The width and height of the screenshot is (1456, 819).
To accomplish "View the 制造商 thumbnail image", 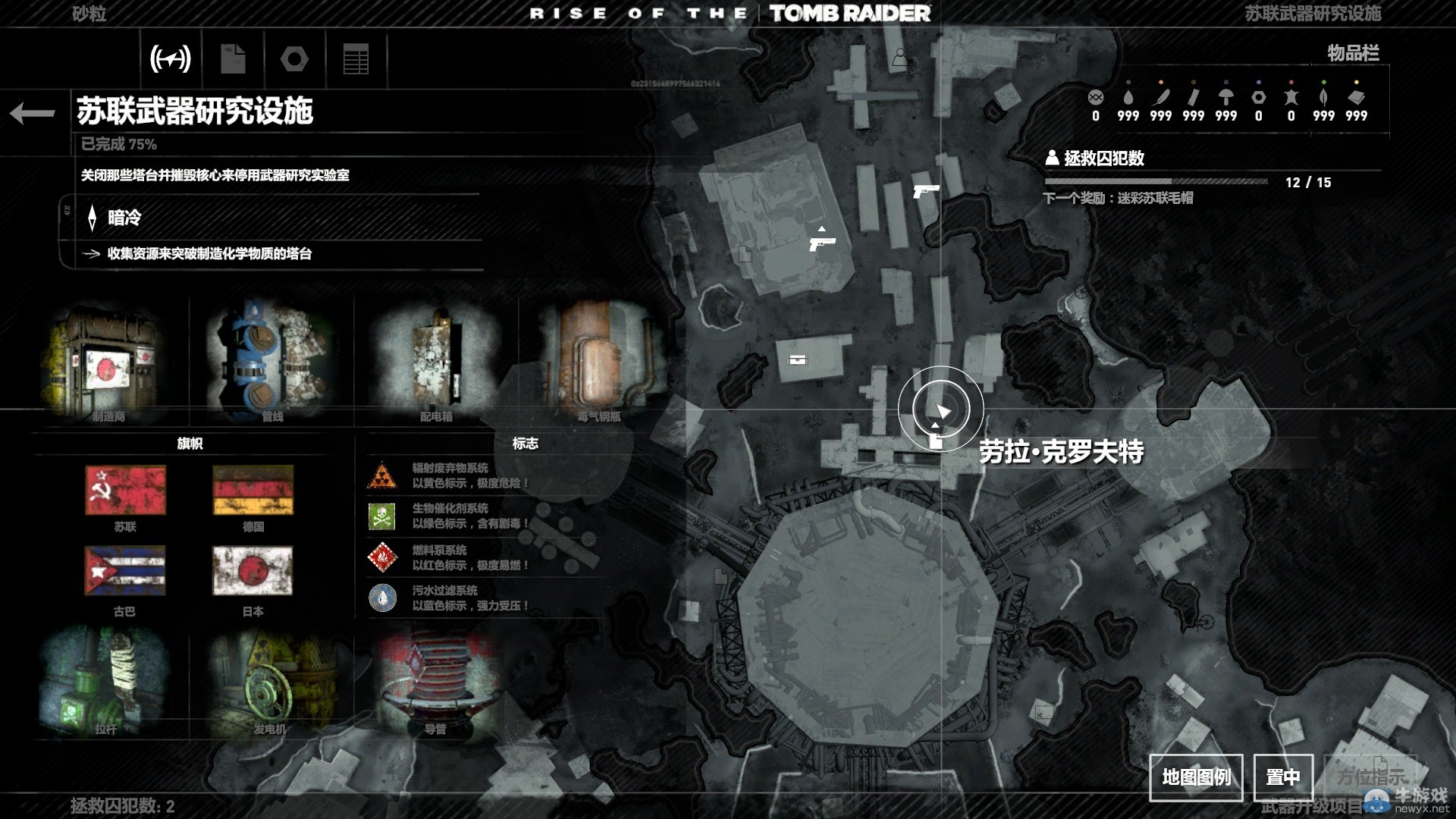I will click(x=108, y=360).
